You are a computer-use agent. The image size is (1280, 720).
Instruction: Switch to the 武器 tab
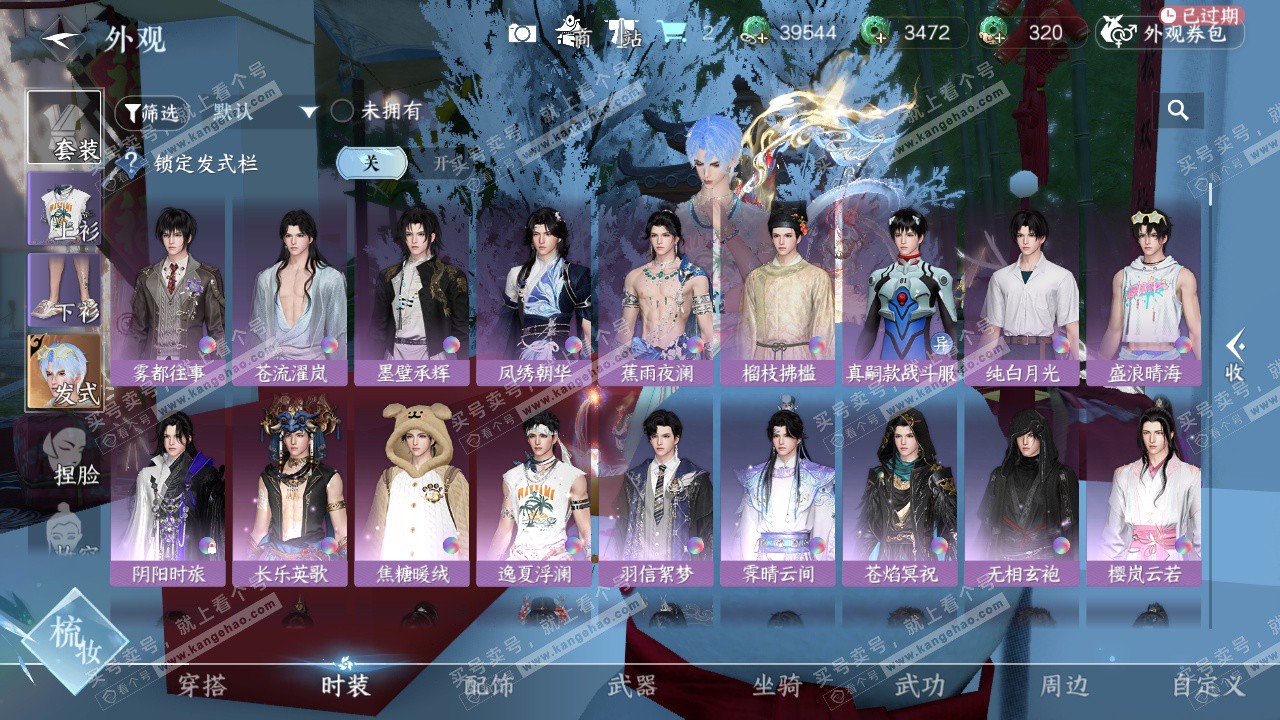(x=633, y=685)
